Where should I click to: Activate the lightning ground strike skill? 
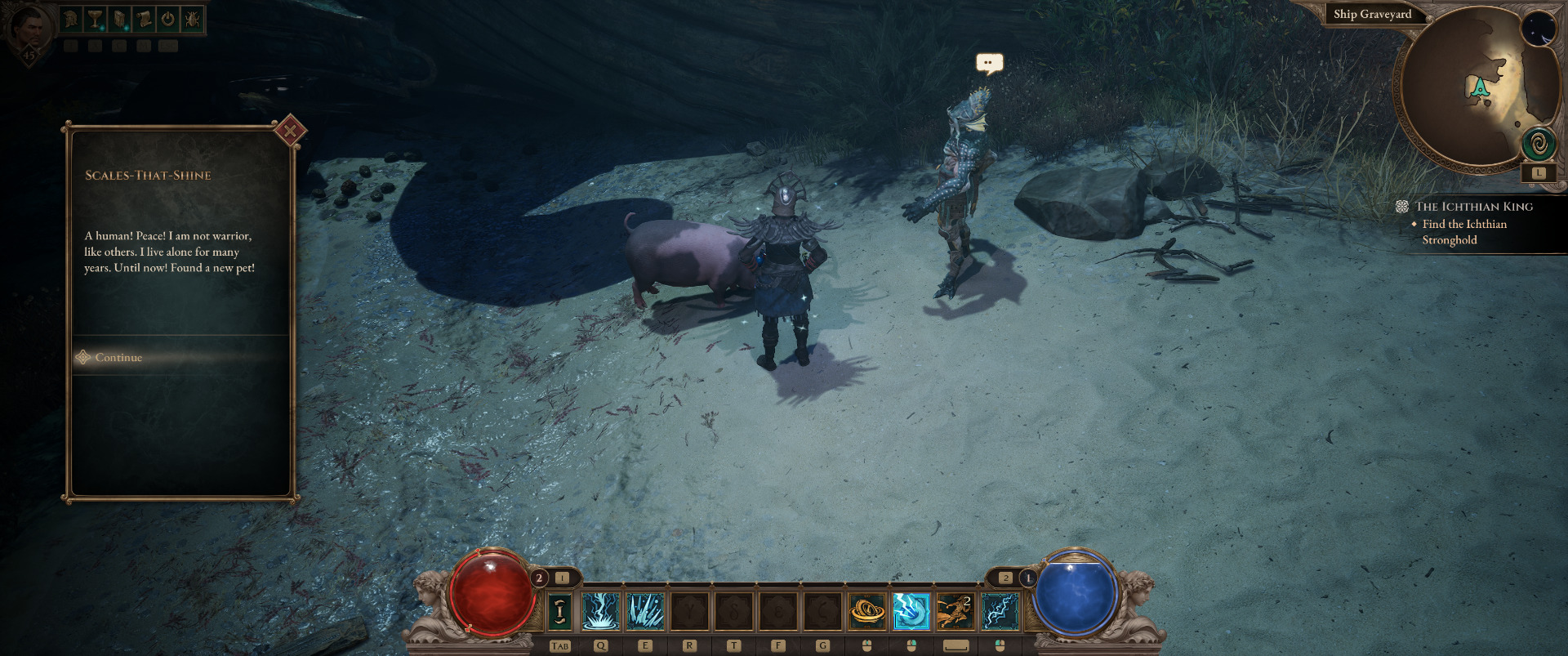tap(601, 611)
